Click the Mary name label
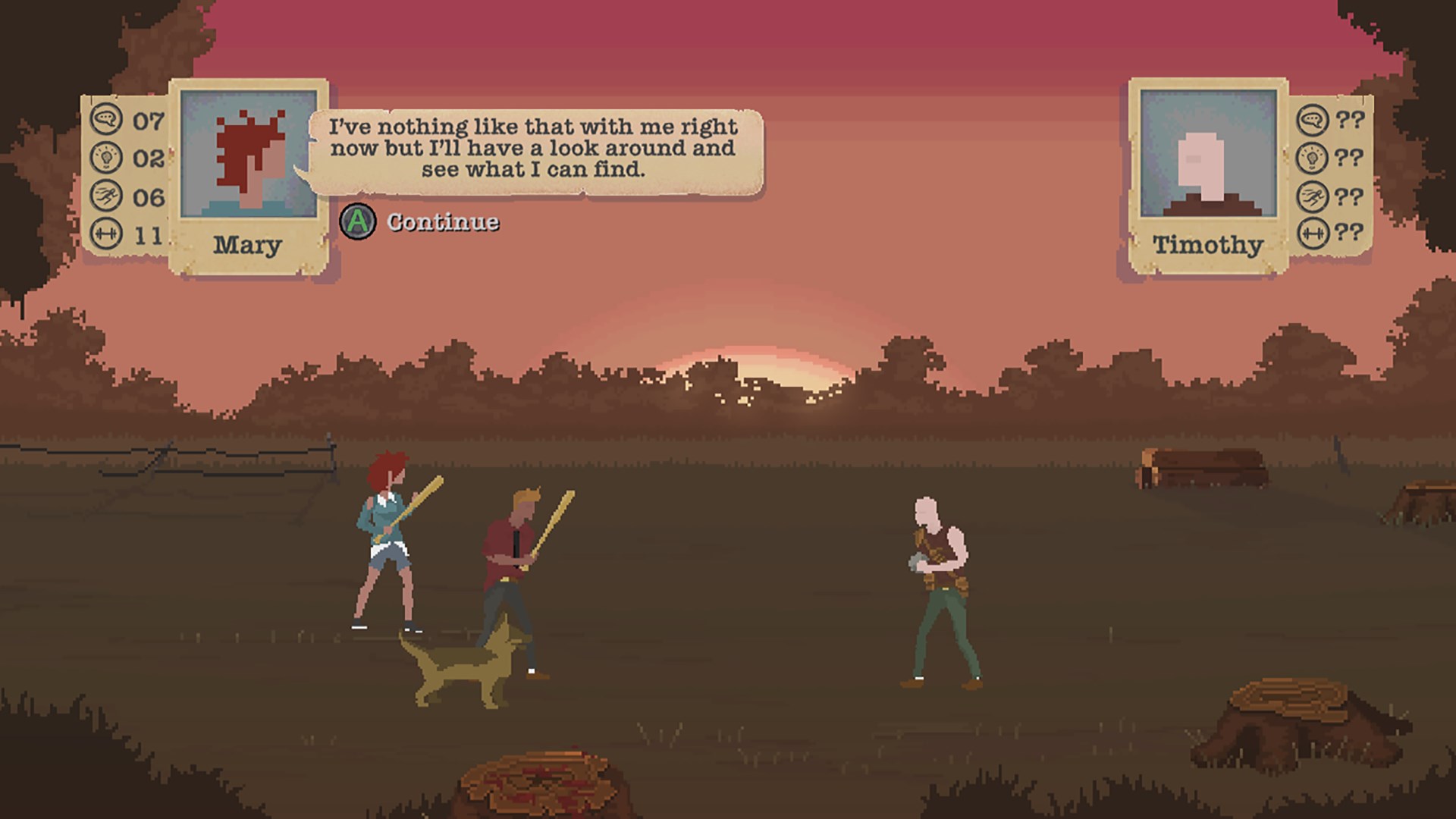The height and width of the screenshot is (819, 1456). (246, 245)
